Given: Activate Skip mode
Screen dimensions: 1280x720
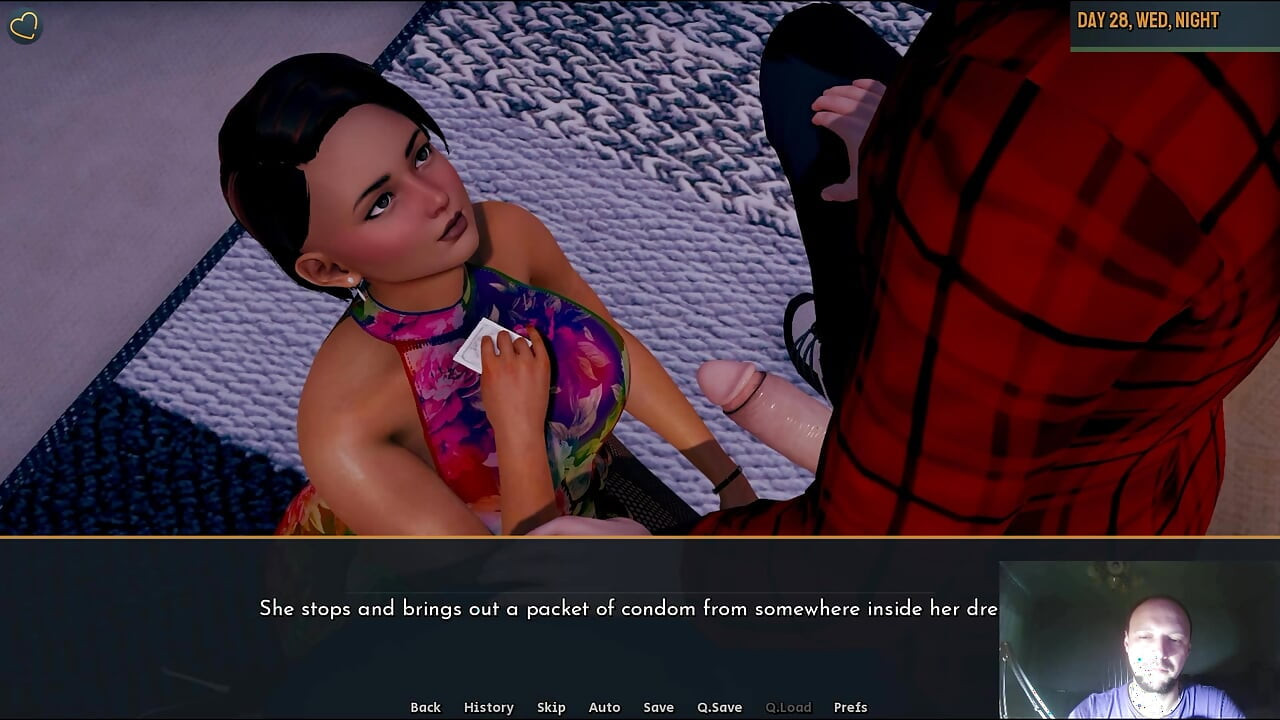Looking at the screenshot, I should point(551,707).
